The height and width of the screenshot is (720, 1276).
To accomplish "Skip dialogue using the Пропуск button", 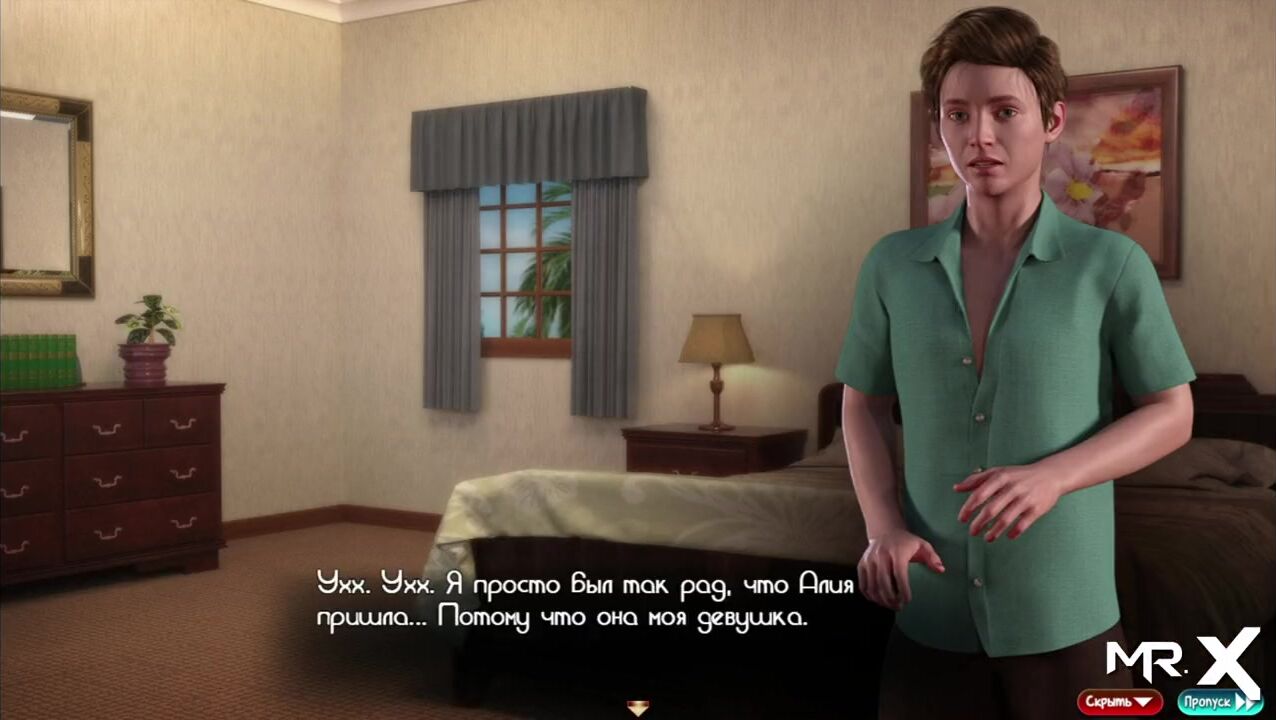I will pyautogui.click(x=1218, y=702).
